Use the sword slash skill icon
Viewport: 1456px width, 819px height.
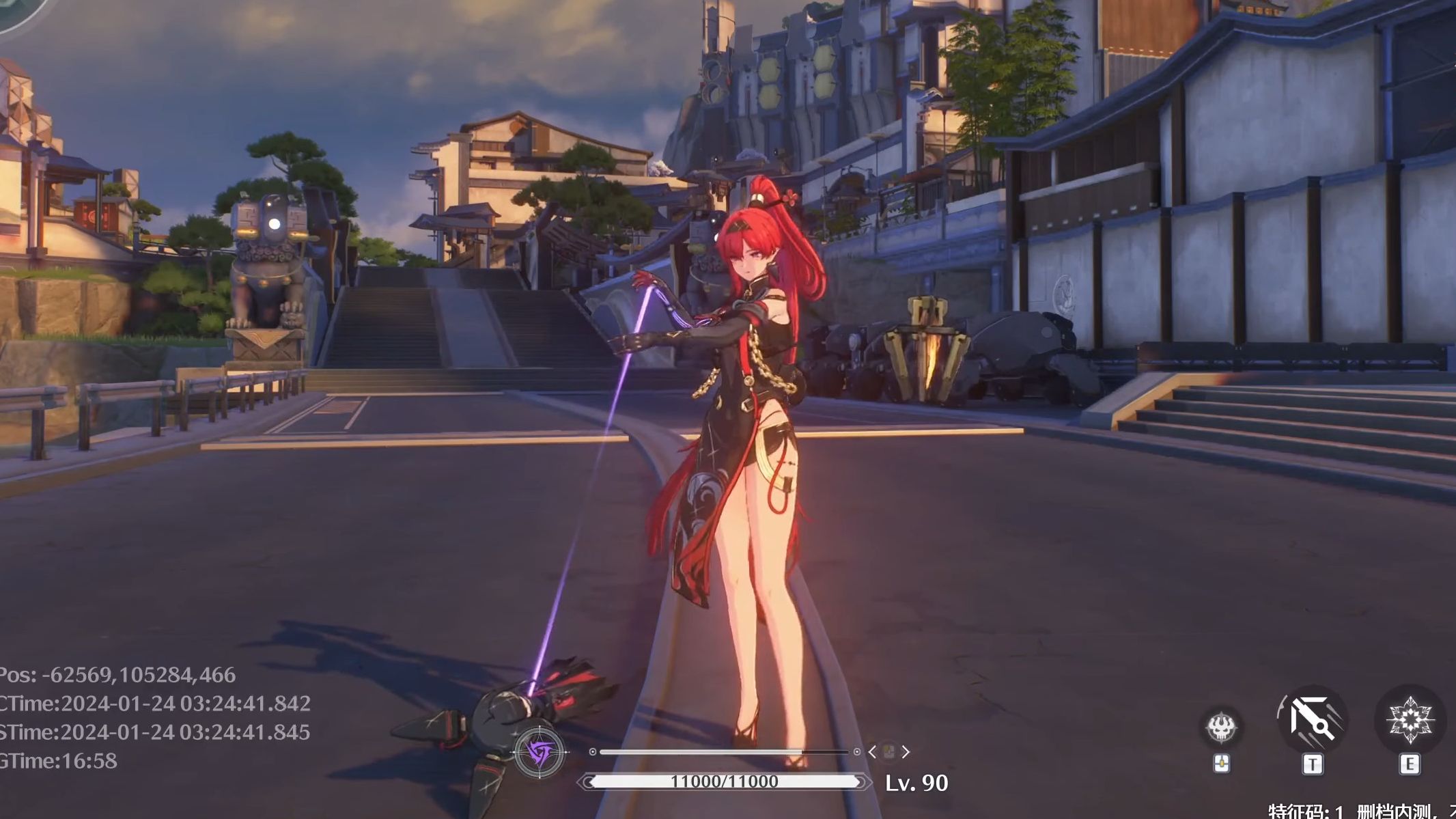tap(1312, 719)
